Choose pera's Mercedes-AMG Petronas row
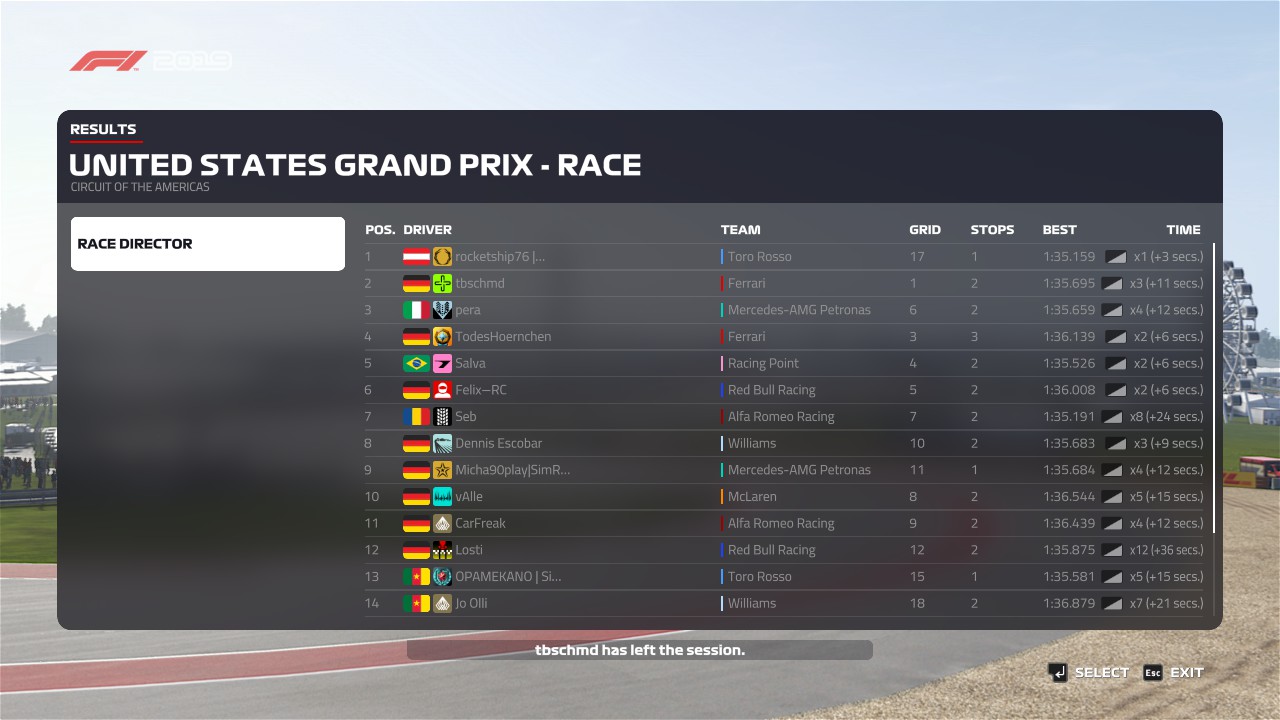Image resolution: width=1280 pixels, height=720 pixels. (x=784, y=310)
